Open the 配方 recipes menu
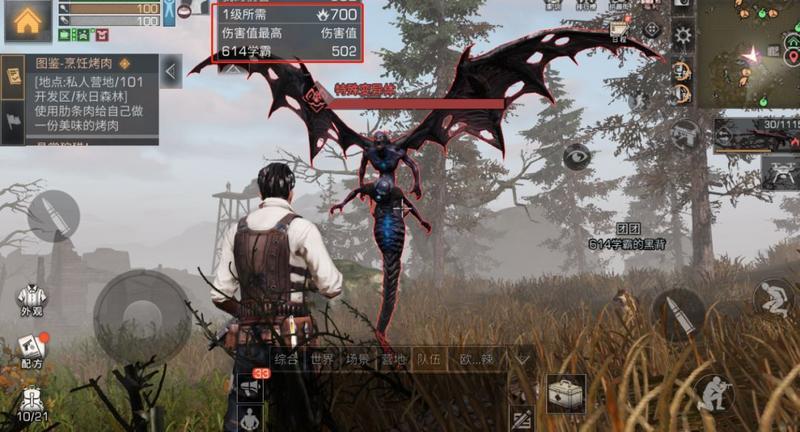The image size is (800, 432). point(32,351)
